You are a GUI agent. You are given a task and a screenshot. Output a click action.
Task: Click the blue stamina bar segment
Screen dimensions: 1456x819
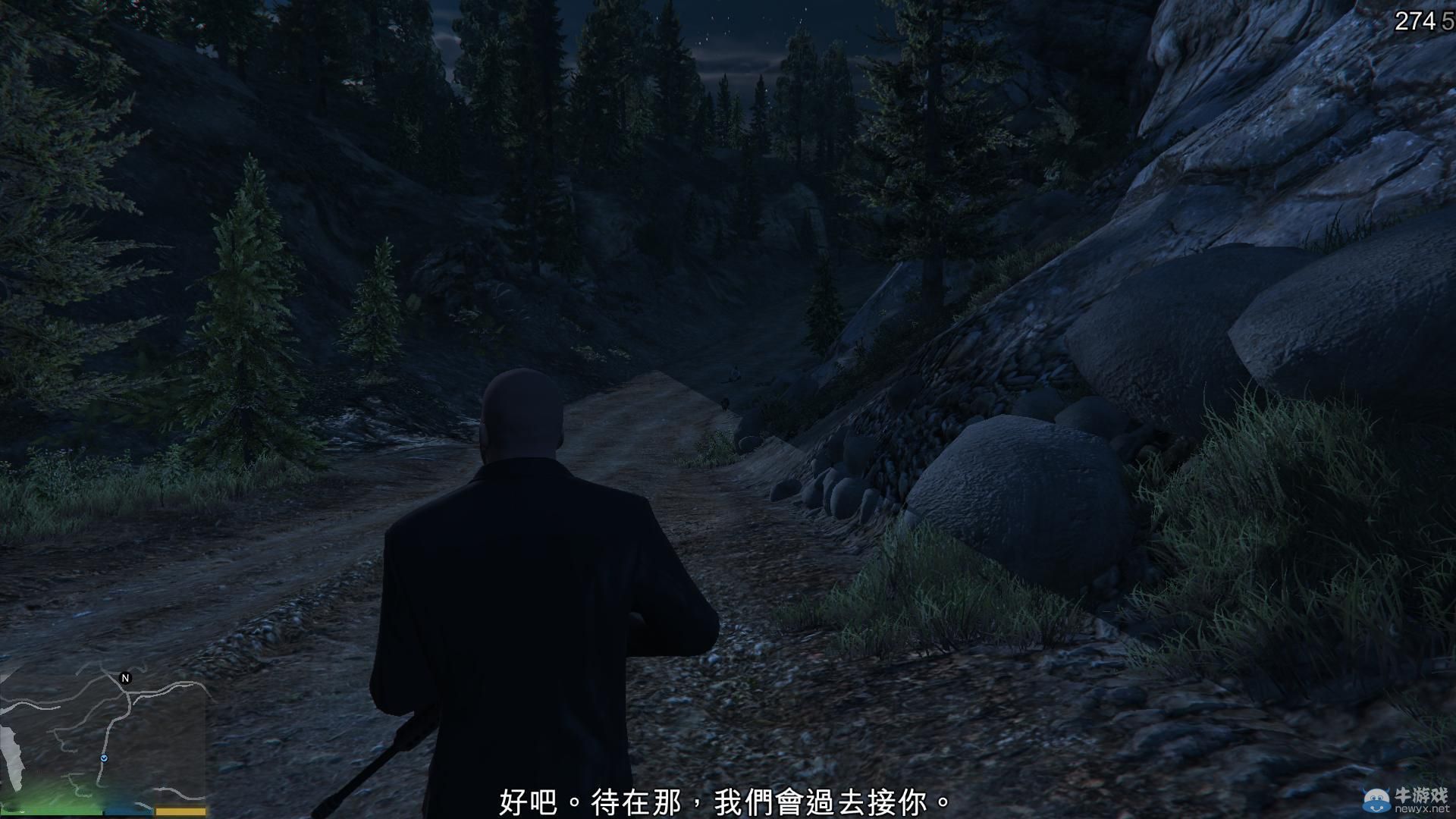pos(128,811)
